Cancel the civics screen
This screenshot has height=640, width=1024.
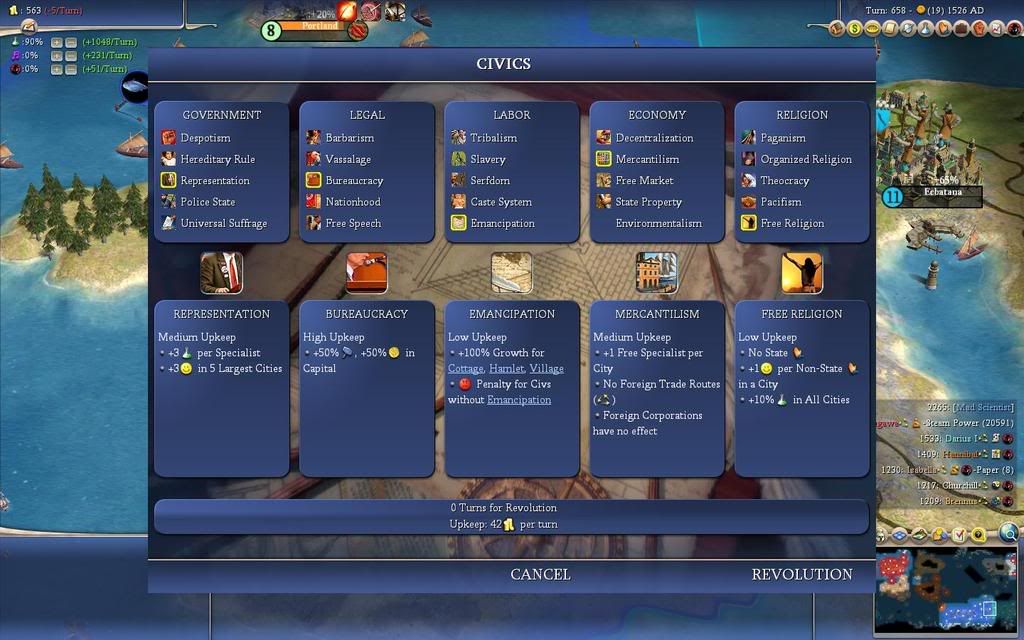540,574
